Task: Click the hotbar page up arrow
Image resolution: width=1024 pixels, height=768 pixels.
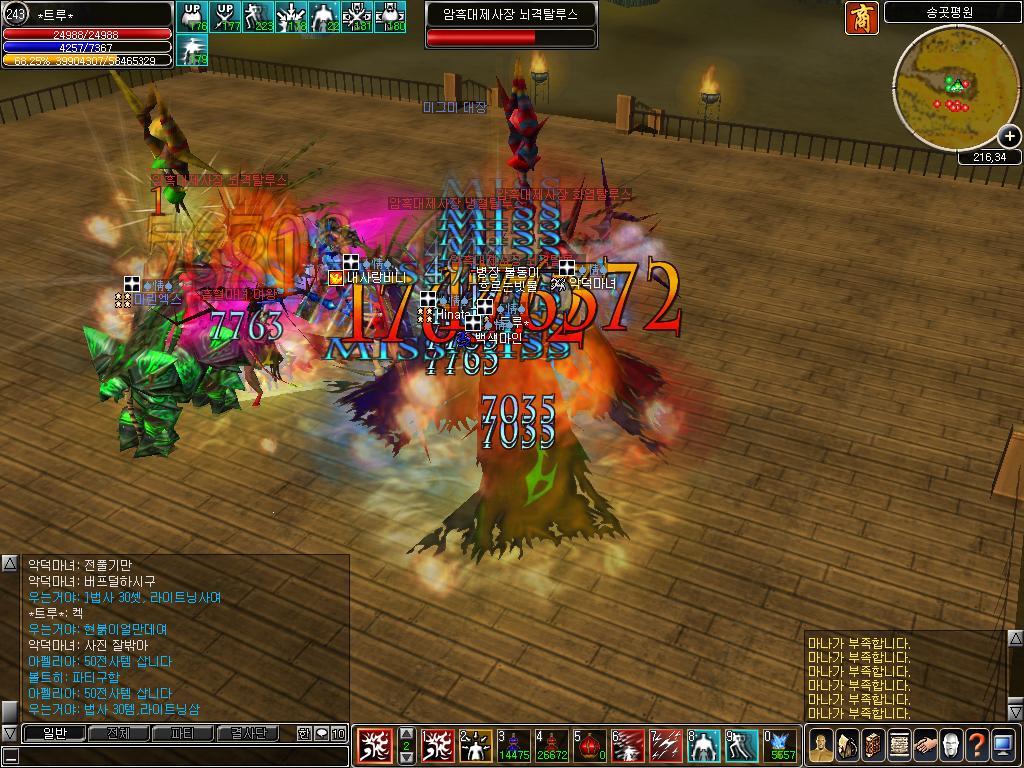Action: tap(406, 733)
